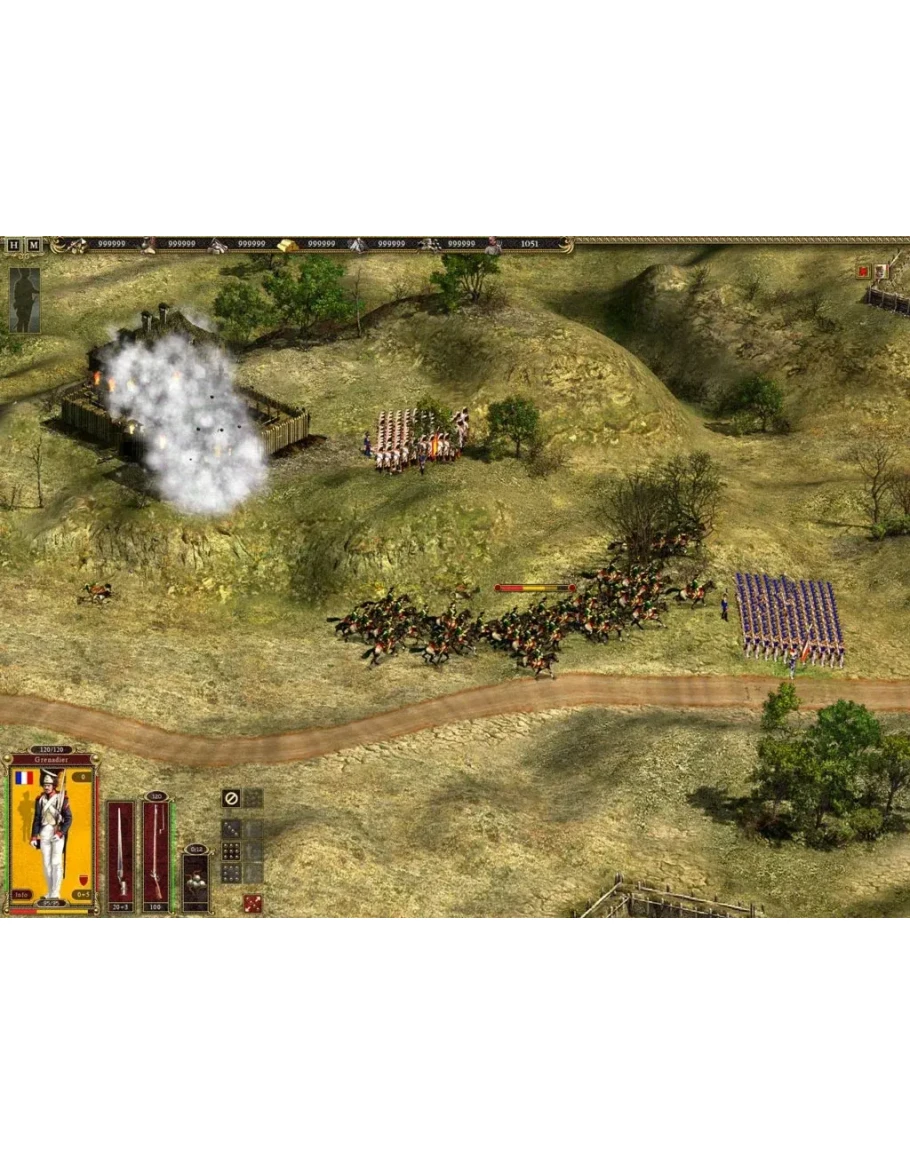Activate the circle-slash stop command

(x=231, y=798)
